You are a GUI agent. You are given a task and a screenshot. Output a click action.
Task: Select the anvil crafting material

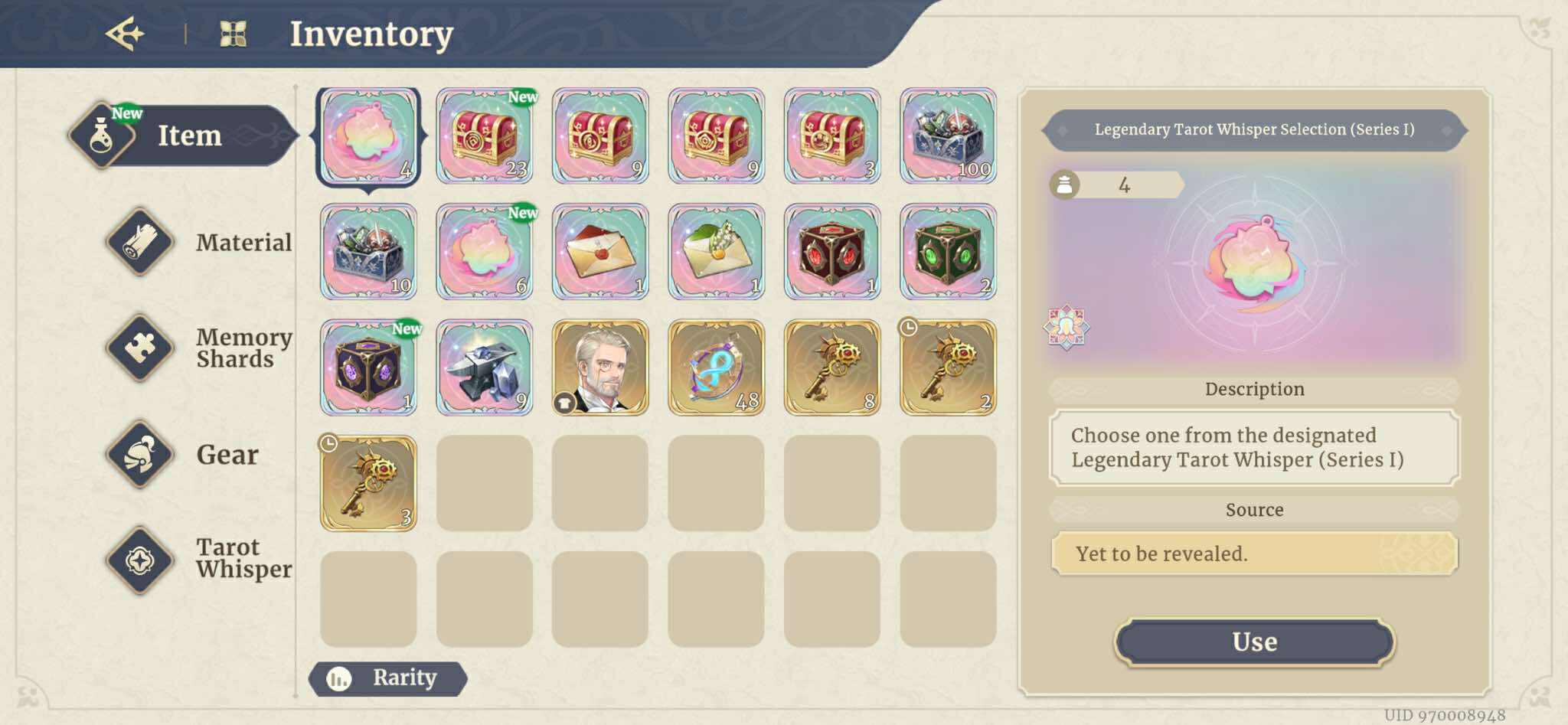point(484,367)
